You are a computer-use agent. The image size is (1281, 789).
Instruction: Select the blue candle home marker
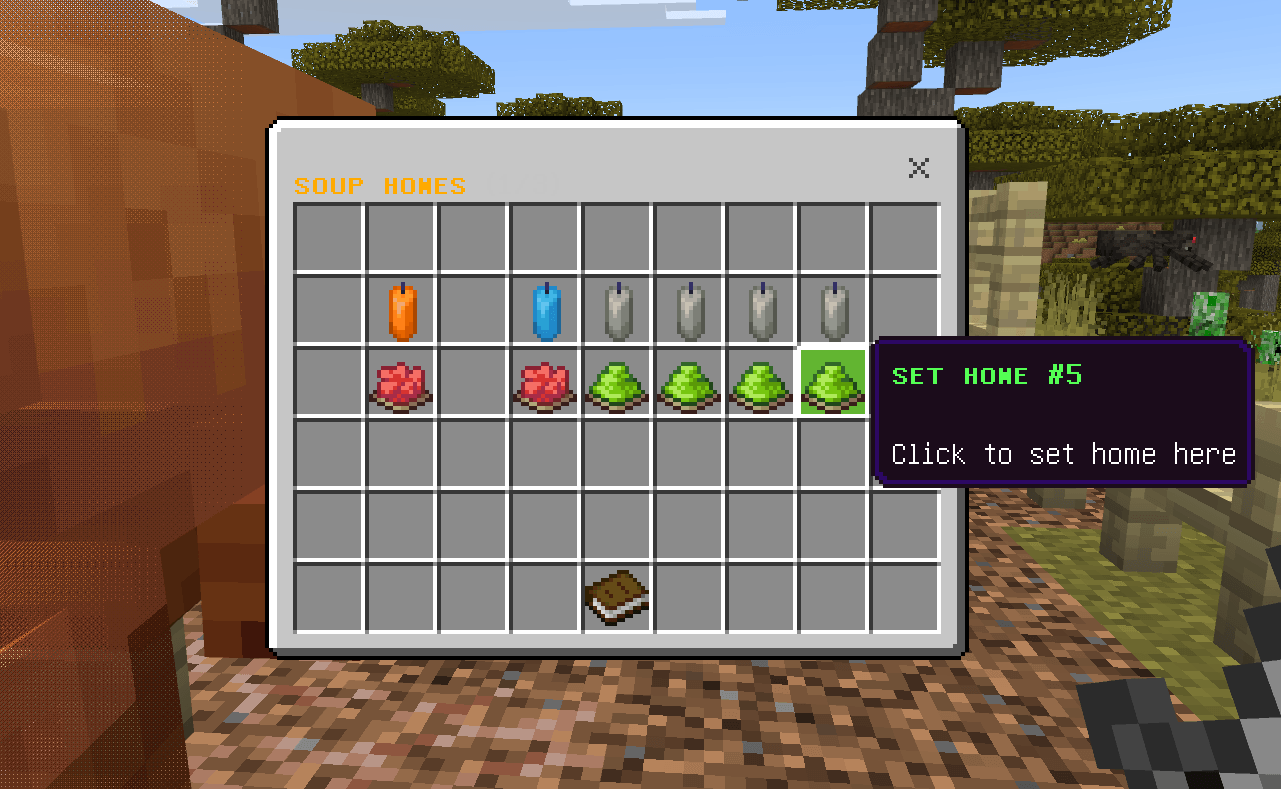coord(545,311)
